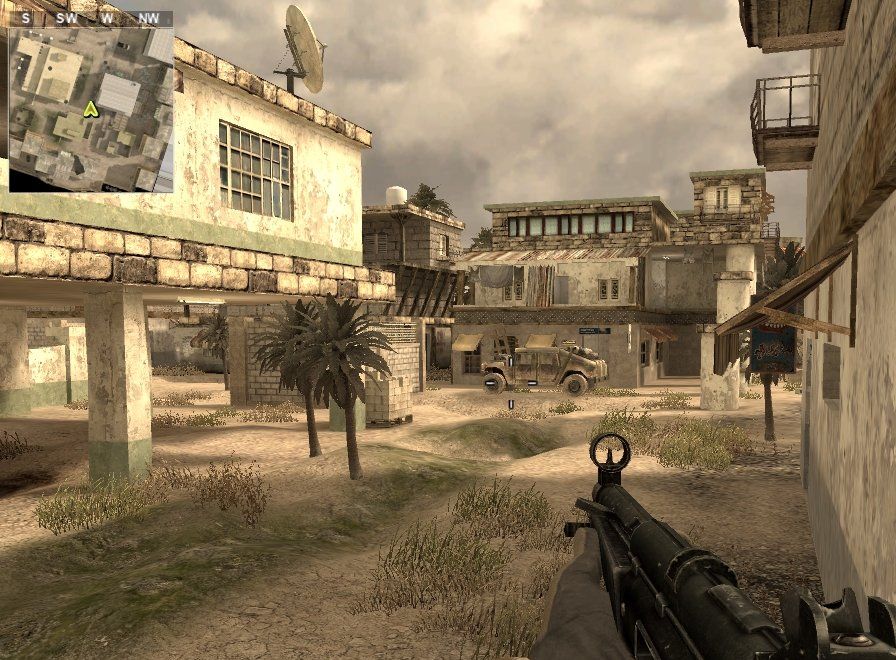This screenshot has width=896, height=660.
Task: Click the compass heading strip above the minimap
Action: 91,18
